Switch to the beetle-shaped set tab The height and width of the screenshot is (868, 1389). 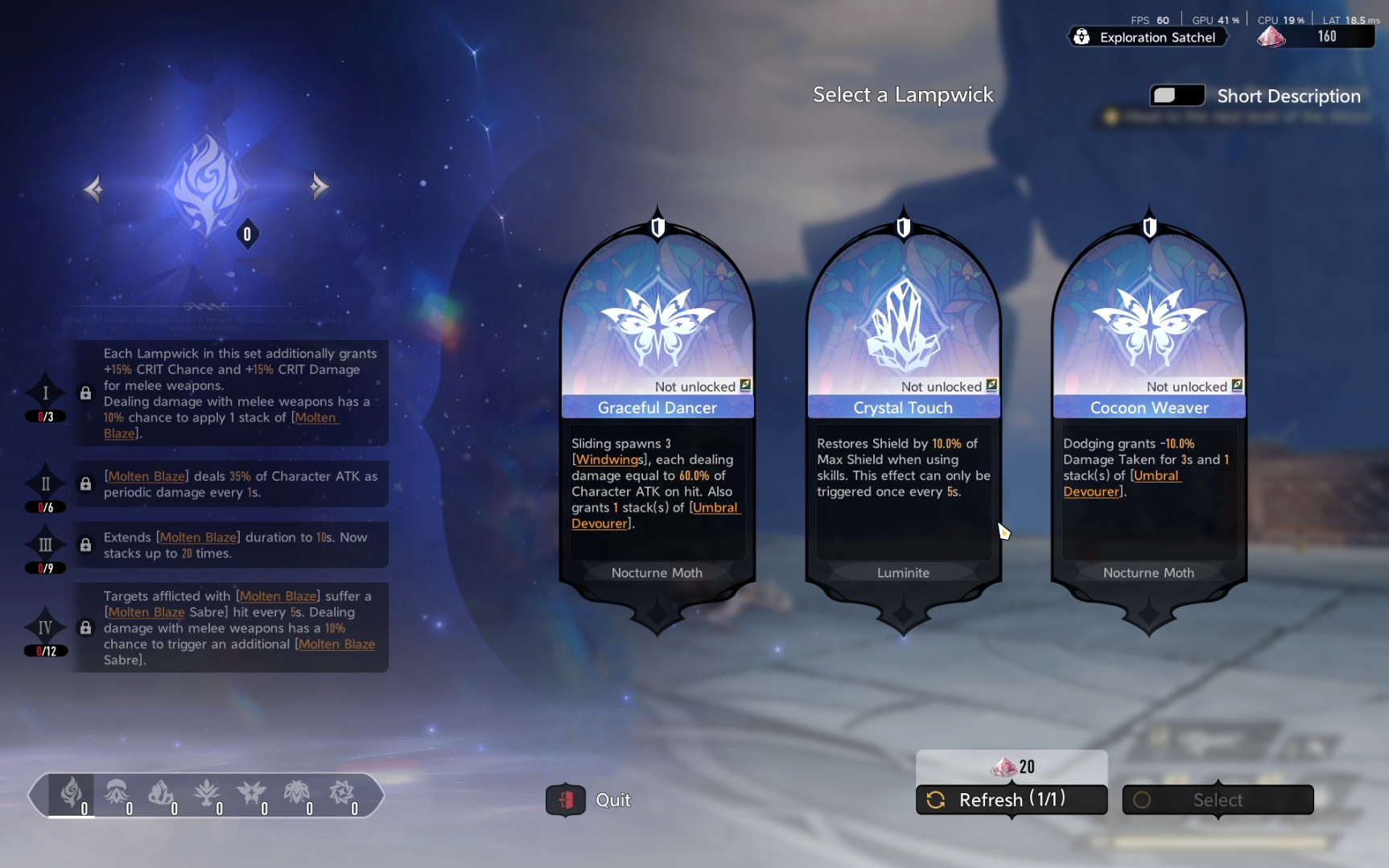(297, 795)
